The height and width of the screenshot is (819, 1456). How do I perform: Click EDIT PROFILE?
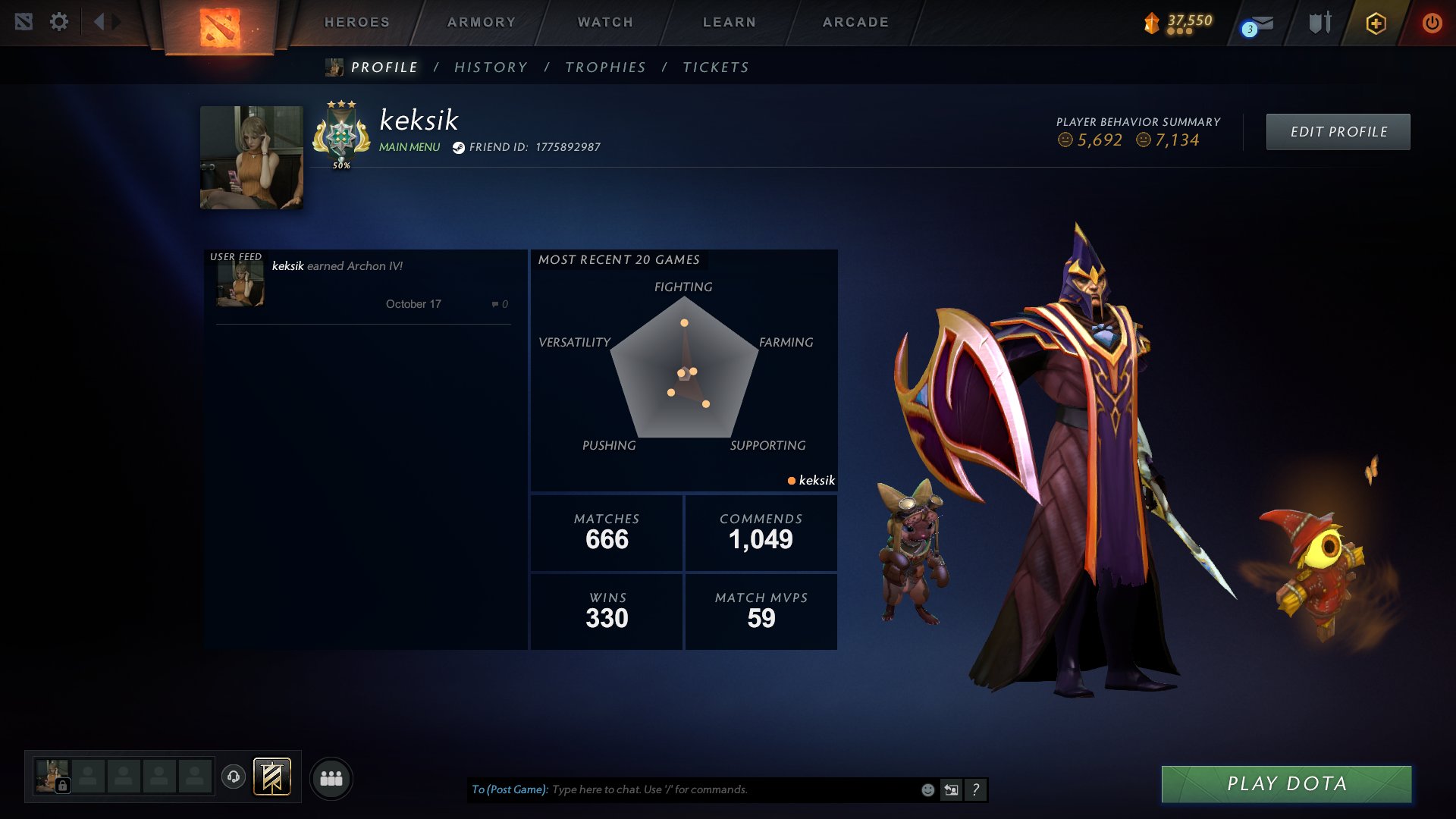[x=1338, y=130]
